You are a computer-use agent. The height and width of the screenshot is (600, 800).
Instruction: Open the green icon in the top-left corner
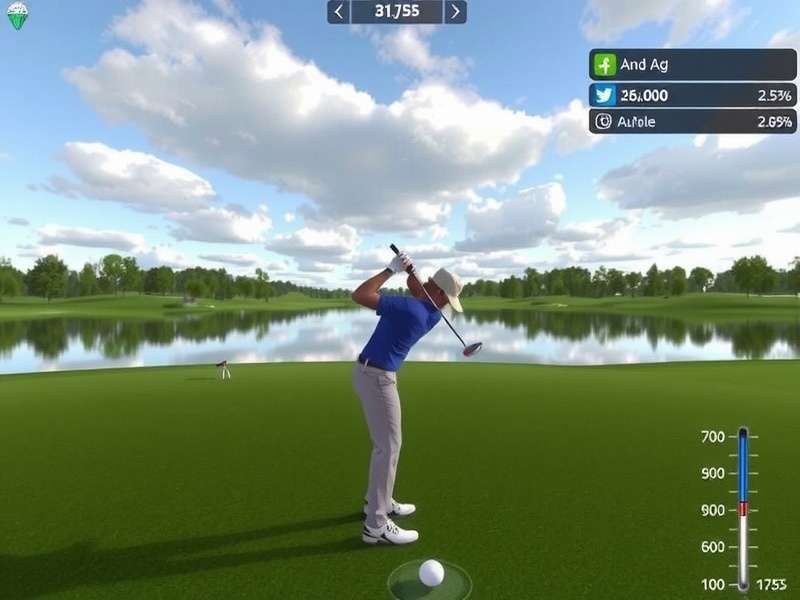(17, 15)
